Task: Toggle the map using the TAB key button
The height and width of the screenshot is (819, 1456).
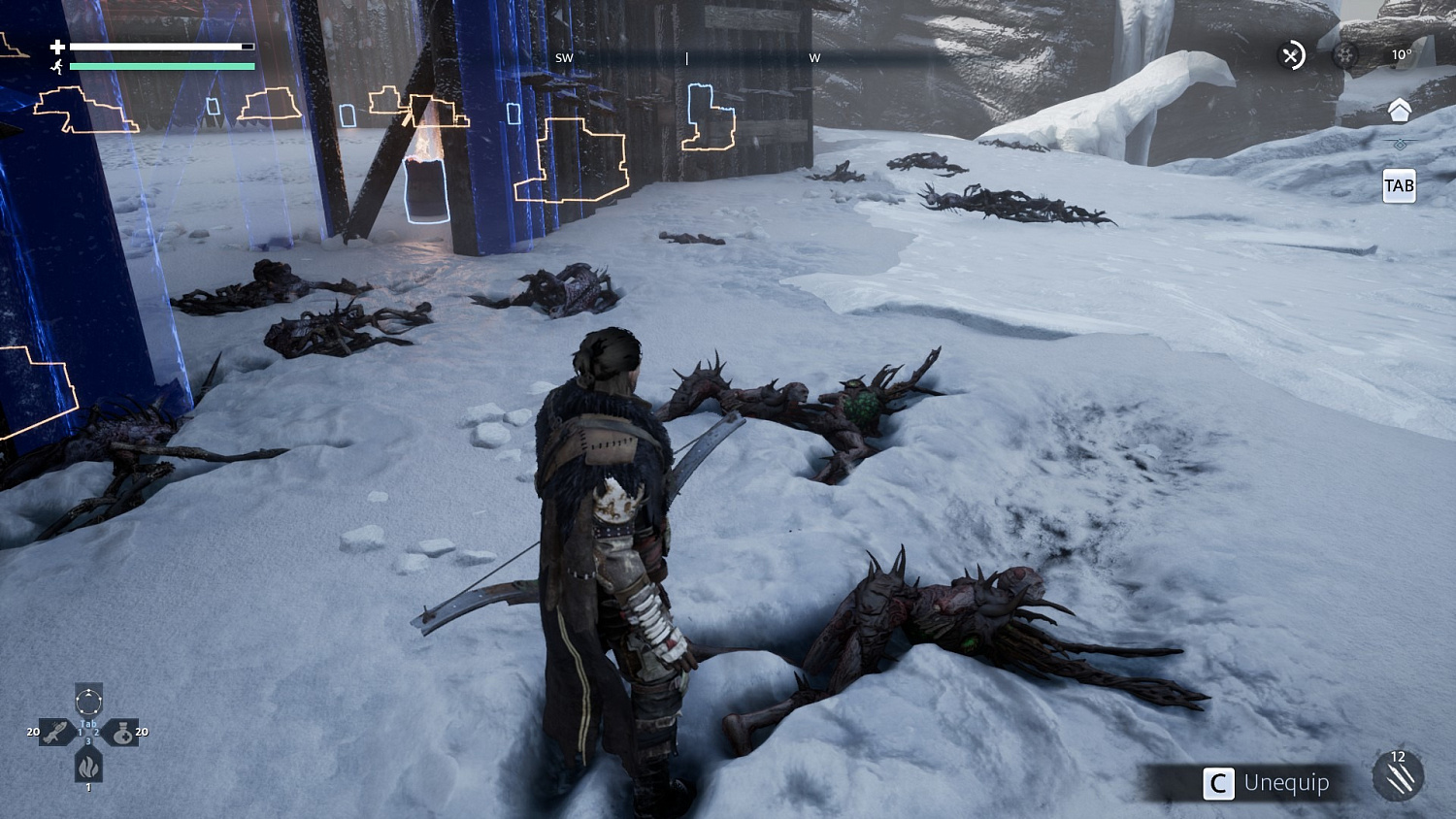Action: tap(1399, 185)
